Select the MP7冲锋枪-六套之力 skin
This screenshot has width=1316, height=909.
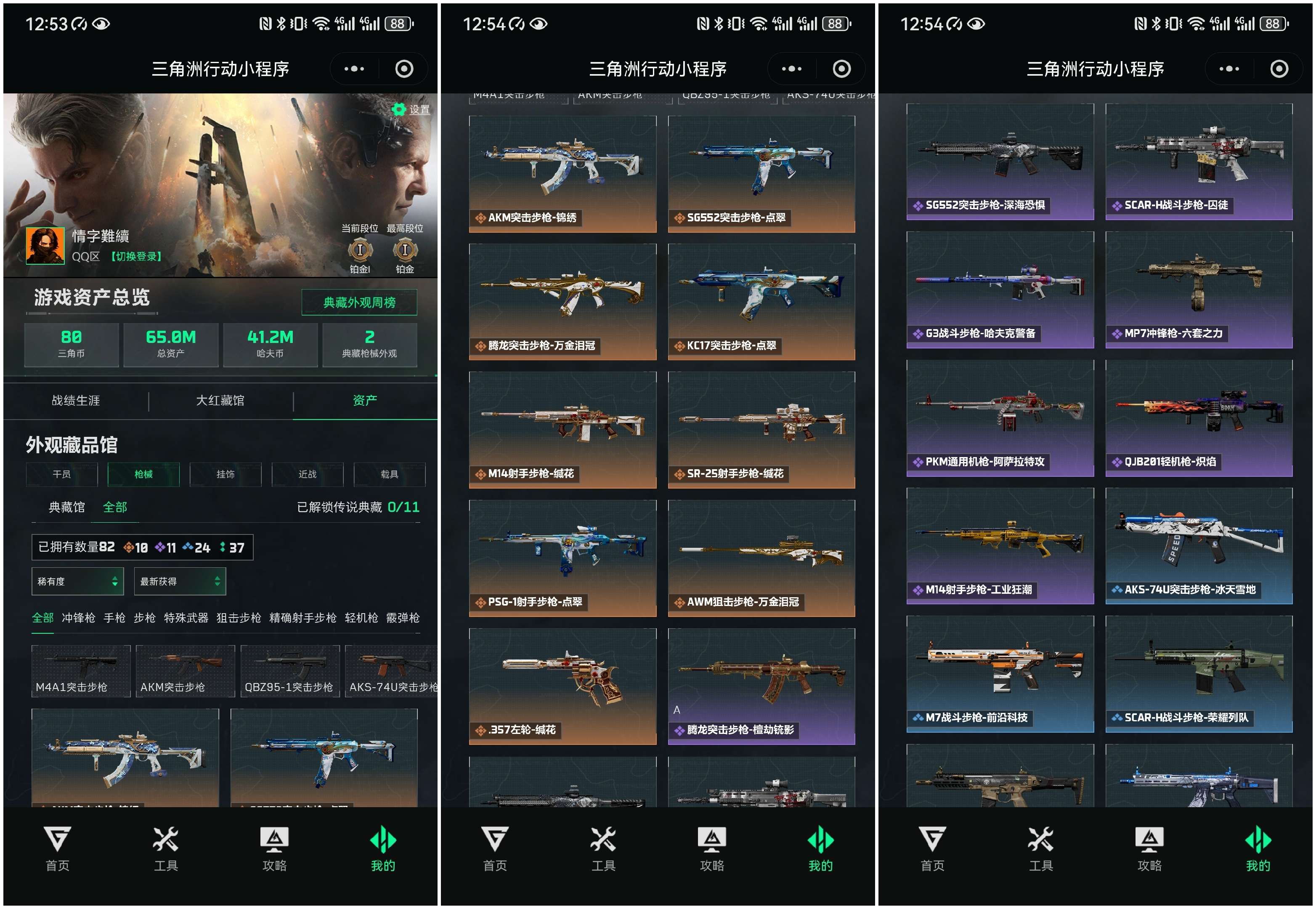[1199, 290]
